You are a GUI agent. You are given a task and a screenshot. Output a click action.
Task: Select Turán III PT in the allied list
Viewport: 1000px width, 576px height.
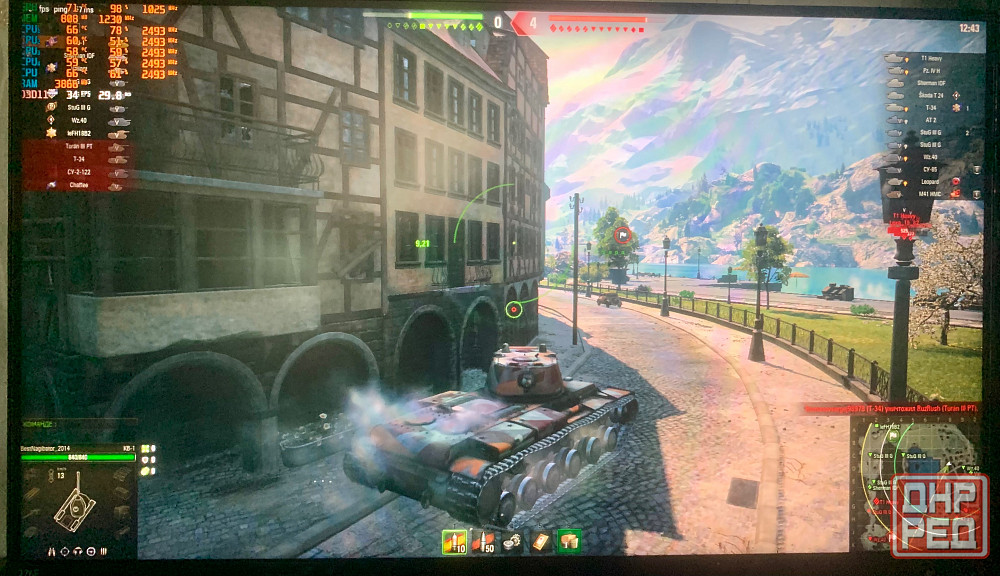pos(80,146)
